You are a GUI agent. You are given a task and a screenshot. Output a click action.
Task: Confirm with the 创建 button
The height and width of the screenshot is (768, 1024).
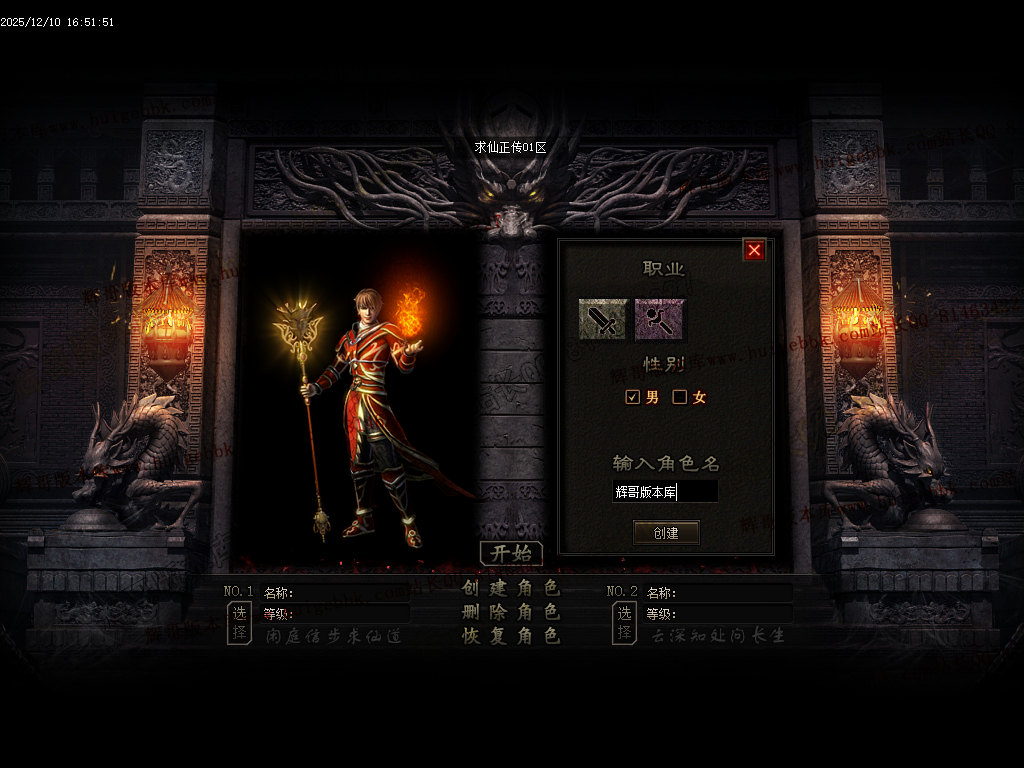pyautogui.click(x=666, y=533)
